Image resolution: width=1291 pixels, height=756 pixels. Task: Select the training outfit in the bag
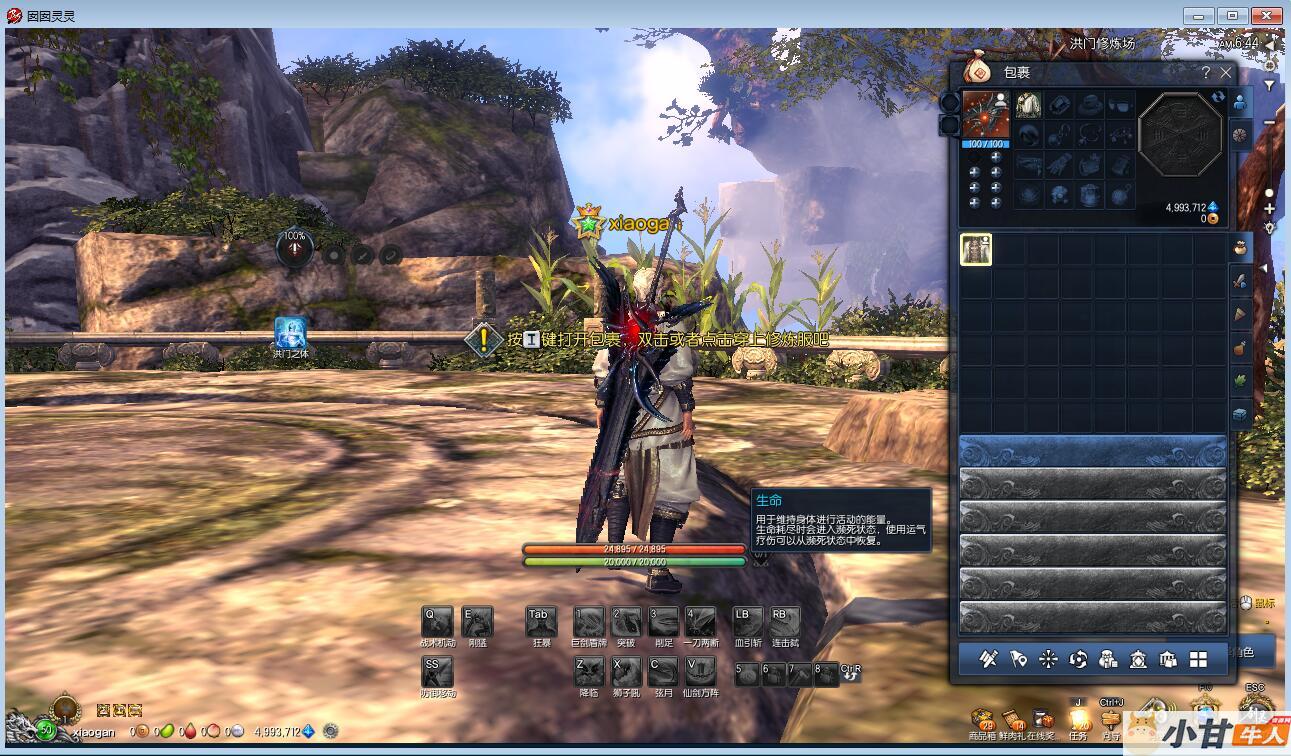976,250
